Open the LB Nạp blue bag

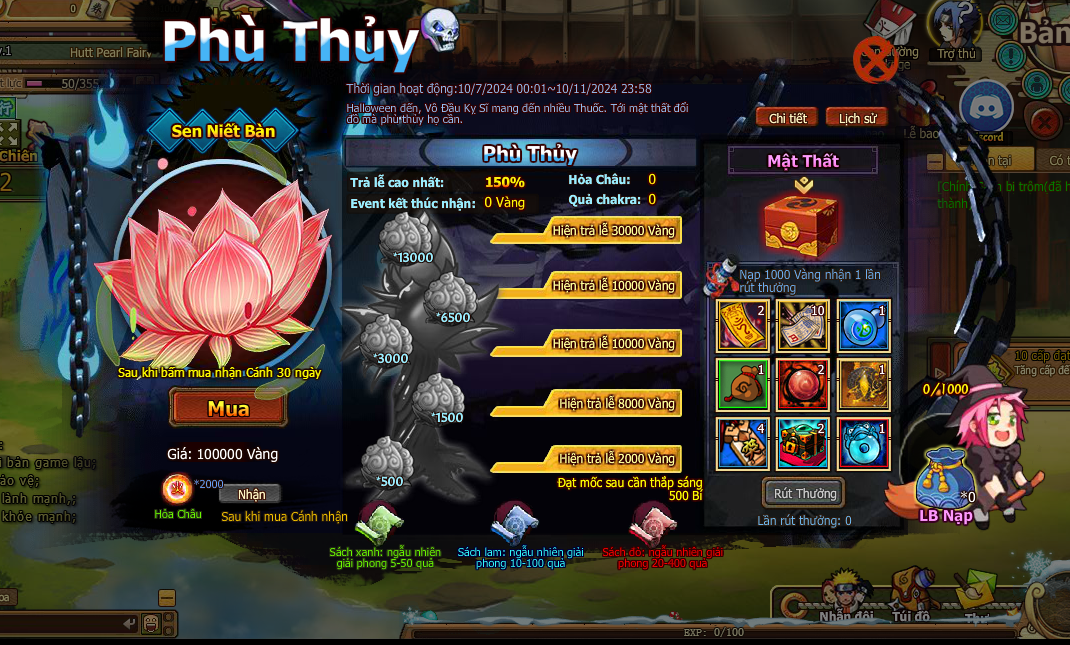945,482
